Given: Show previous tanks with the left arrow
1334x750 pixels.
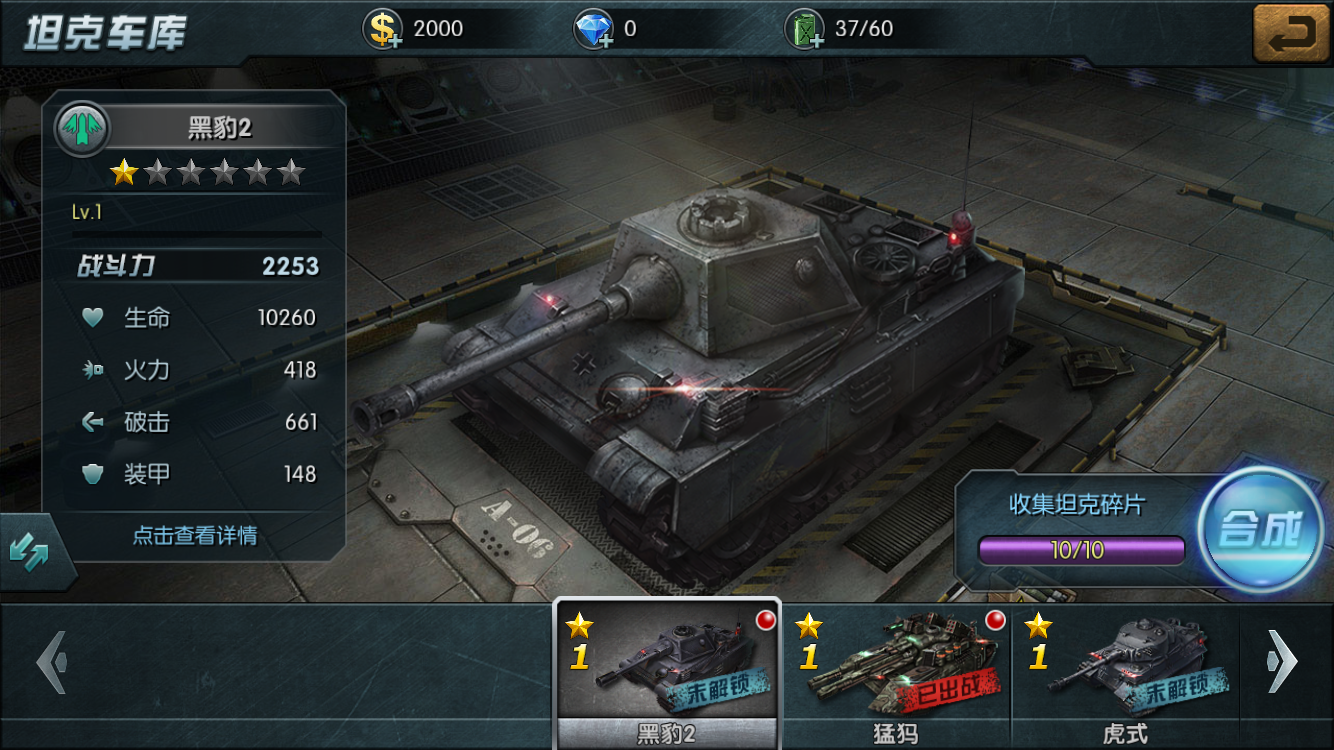Looking at the screenshot, I should click(51, 661).
